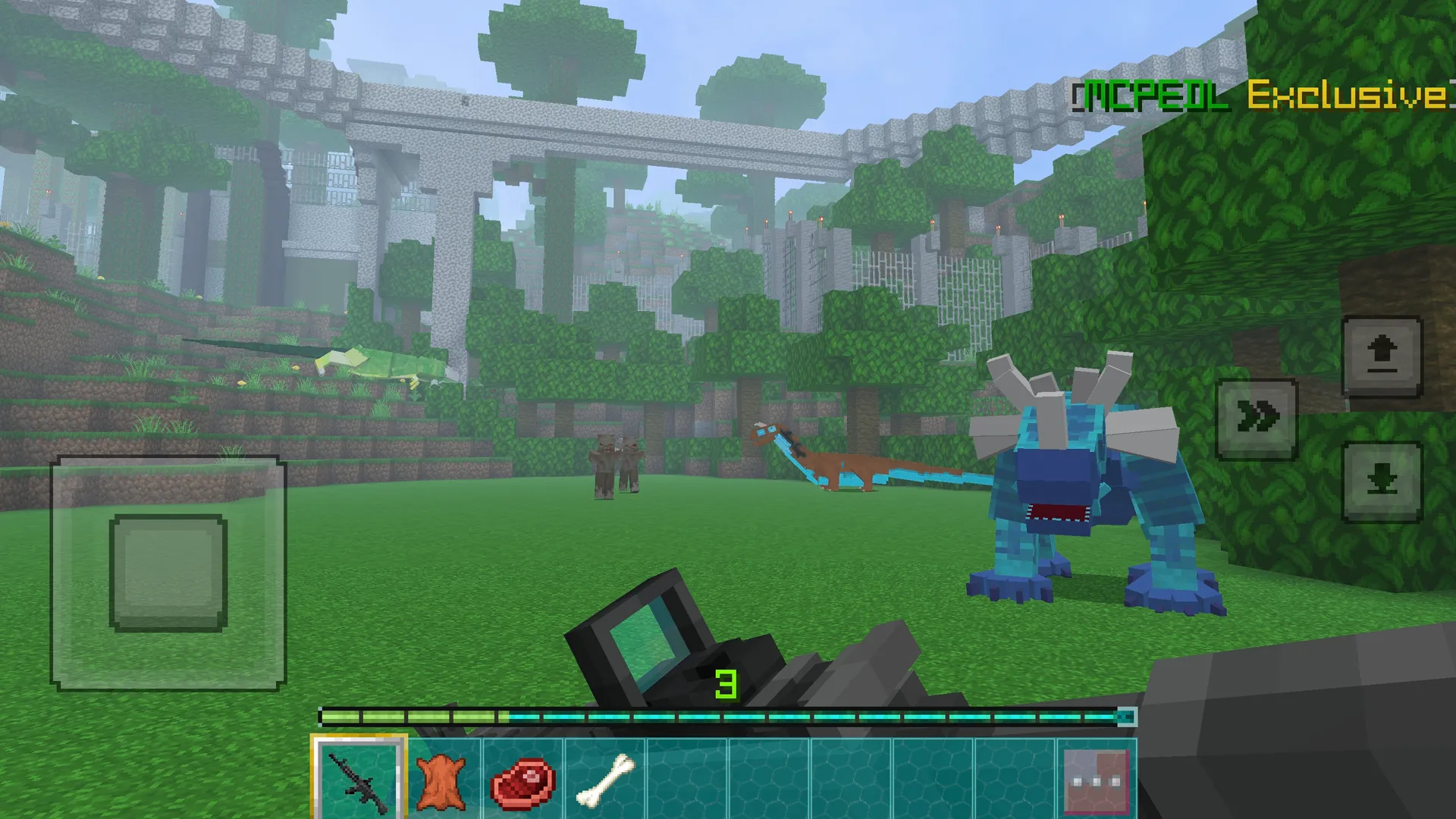
Task: Tap the center of the movement joystick
Action: (x=168, y=573)
